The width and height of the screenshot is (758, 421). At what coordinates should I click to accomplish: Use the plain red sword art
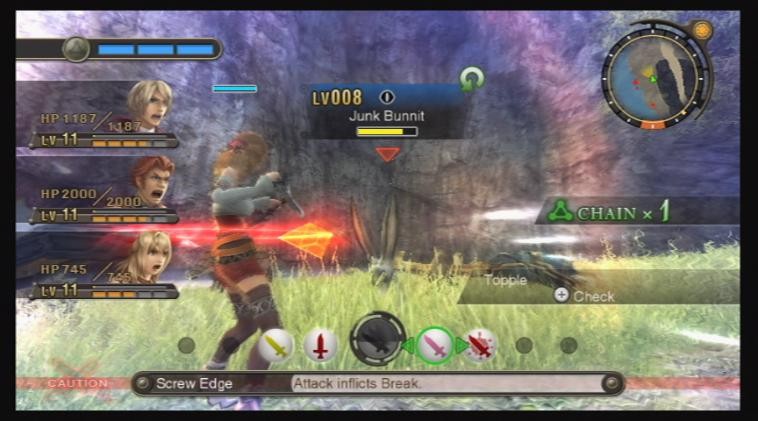pos(320,345)
